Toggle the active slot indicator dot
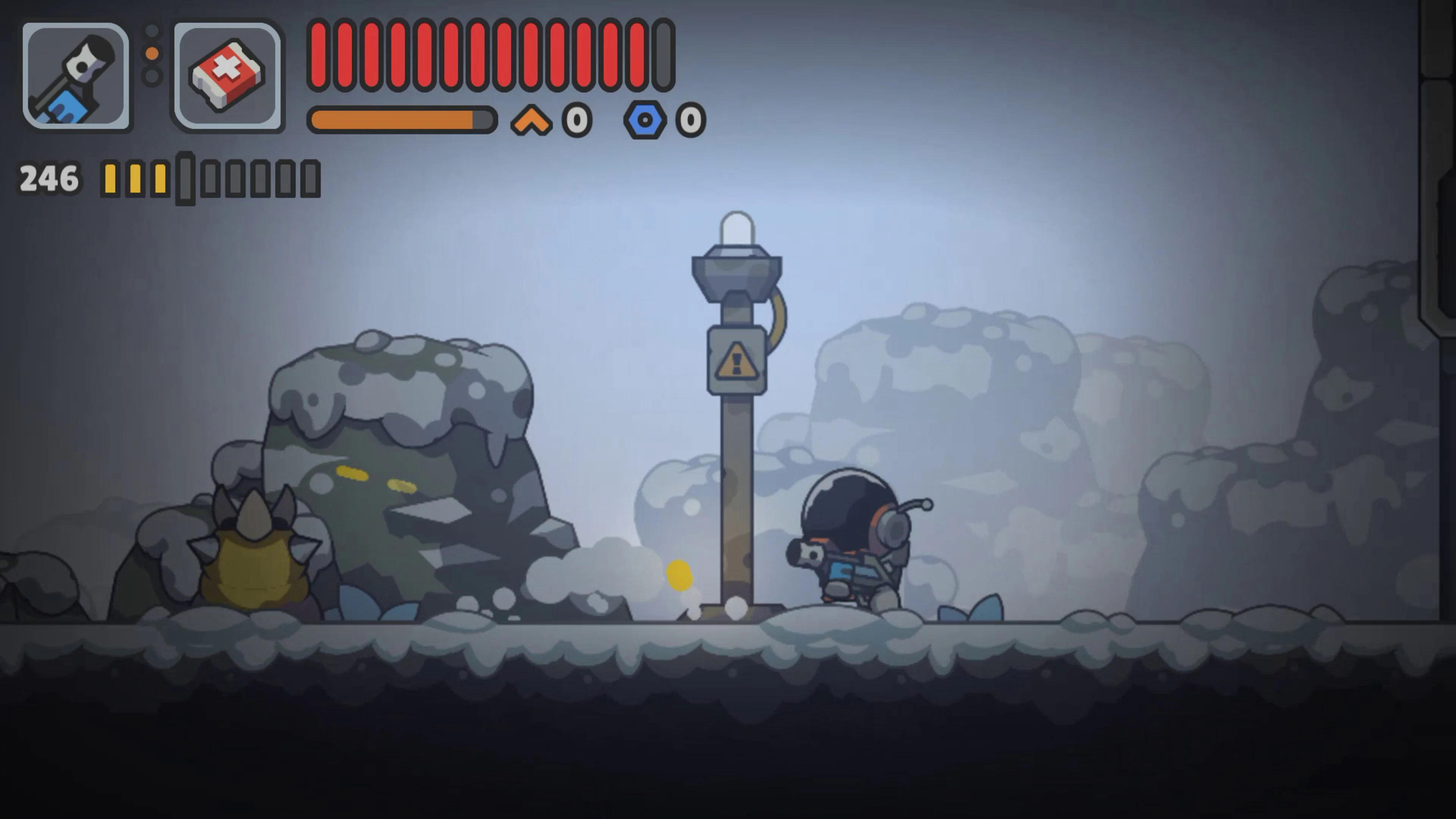Image resolution: width=1456 pixels, height=819 pixels. (152, 53)
